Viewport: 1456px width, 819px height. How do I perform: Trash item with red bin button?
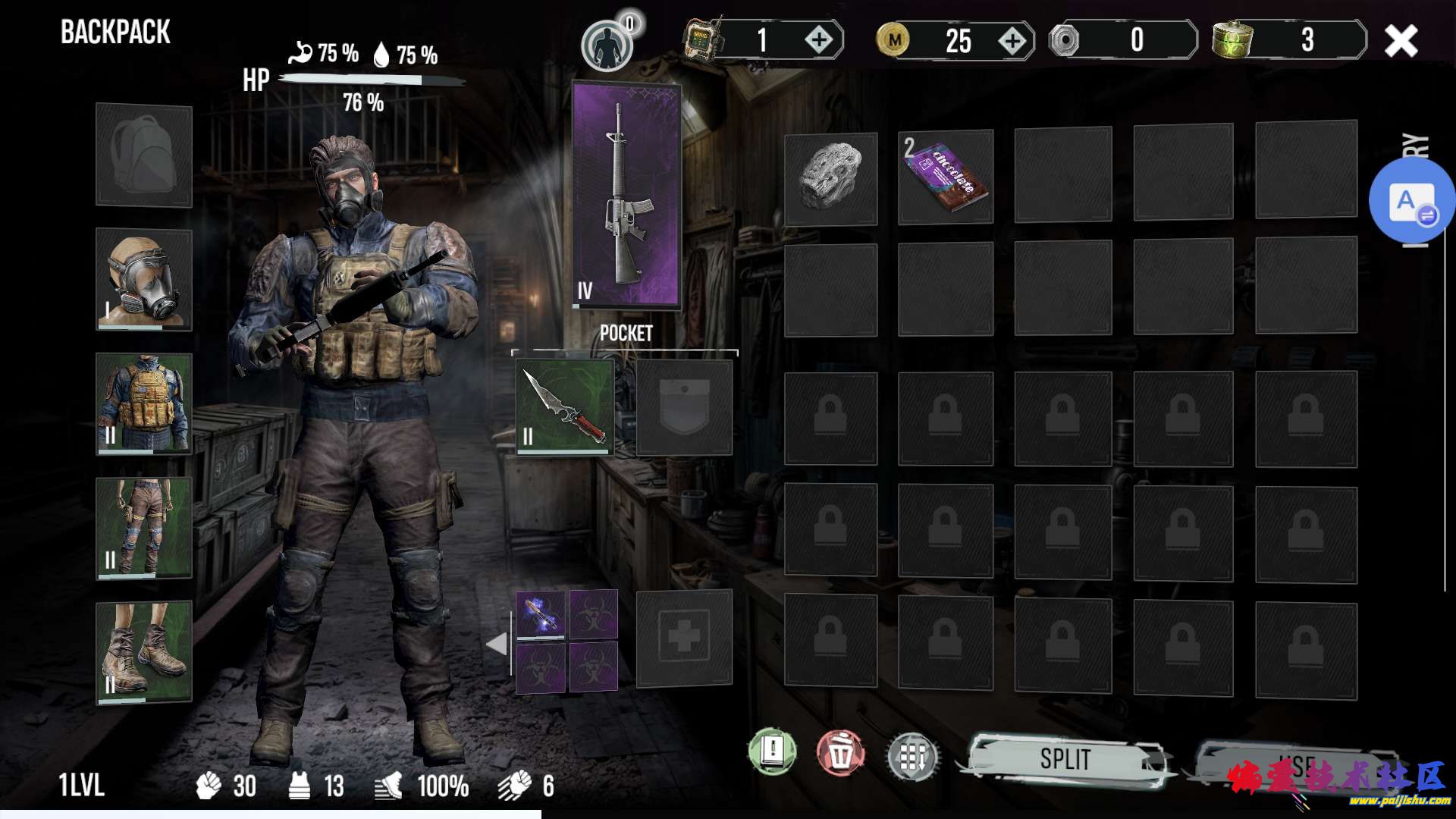(840, 755)
